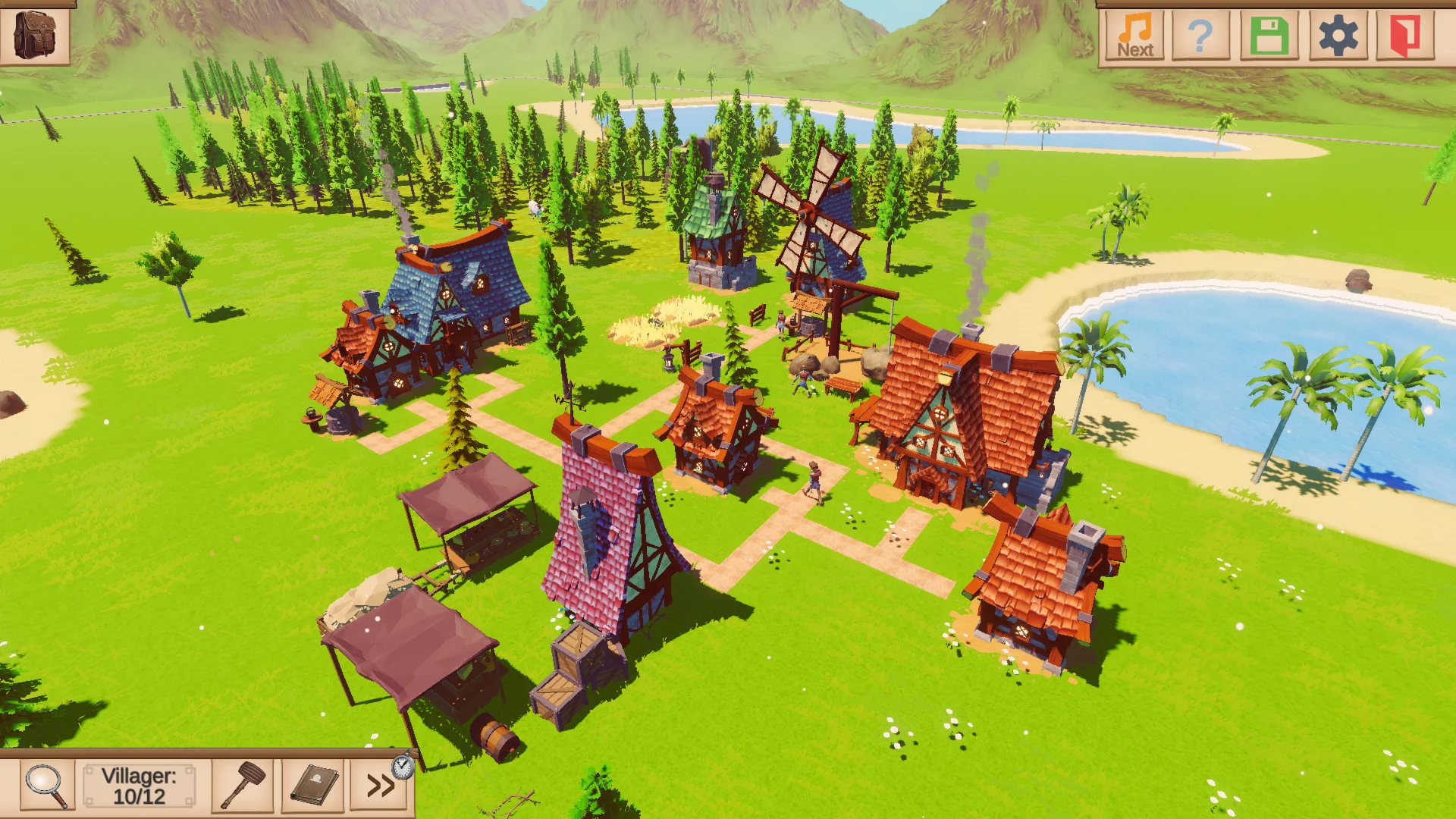
Task: Exit the game via red door icon
Action: (x=1404, y=35)
